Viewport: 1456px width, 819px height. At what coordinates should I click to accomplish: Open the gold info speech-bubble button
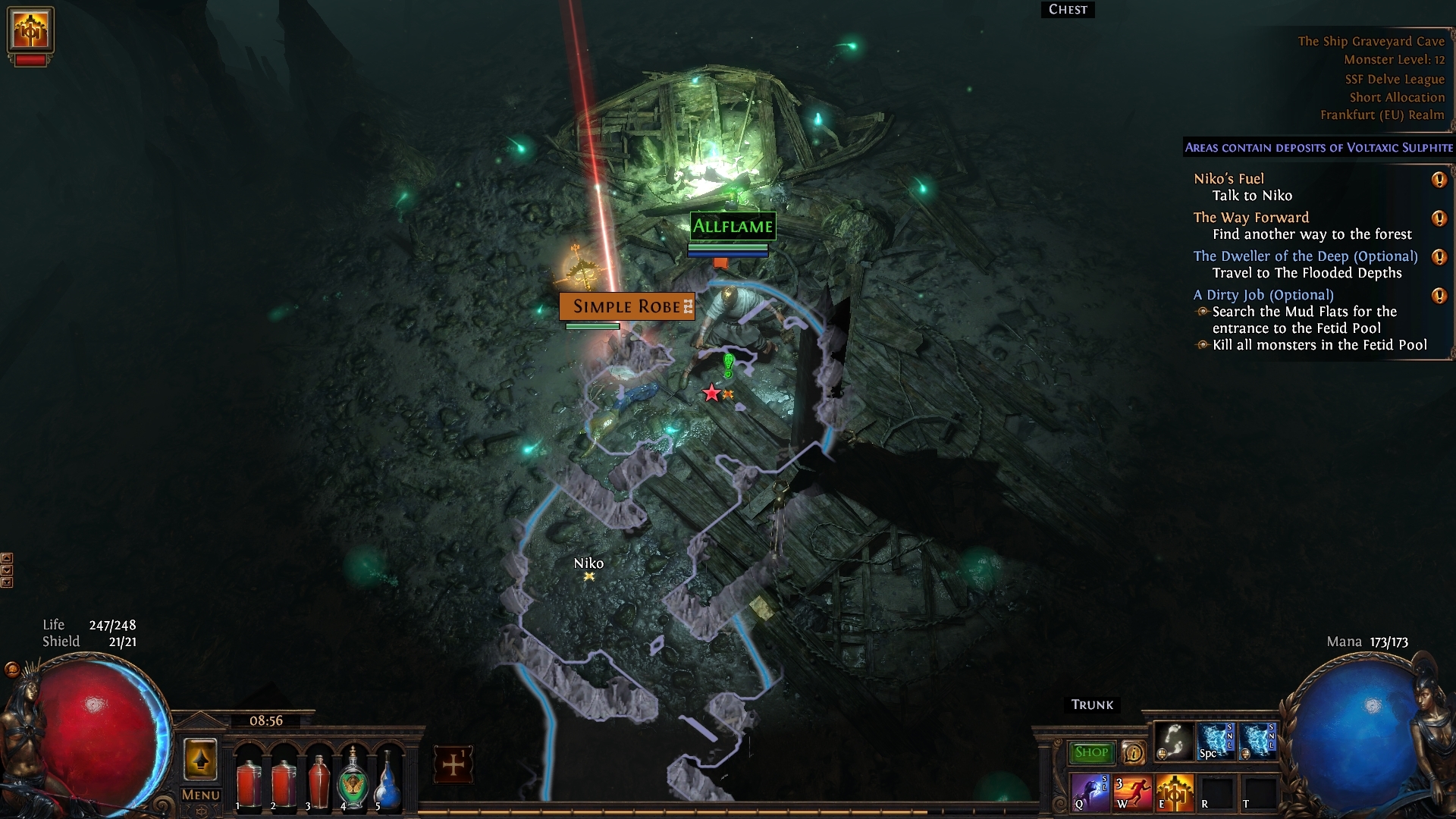click(x=1134, y=752)
